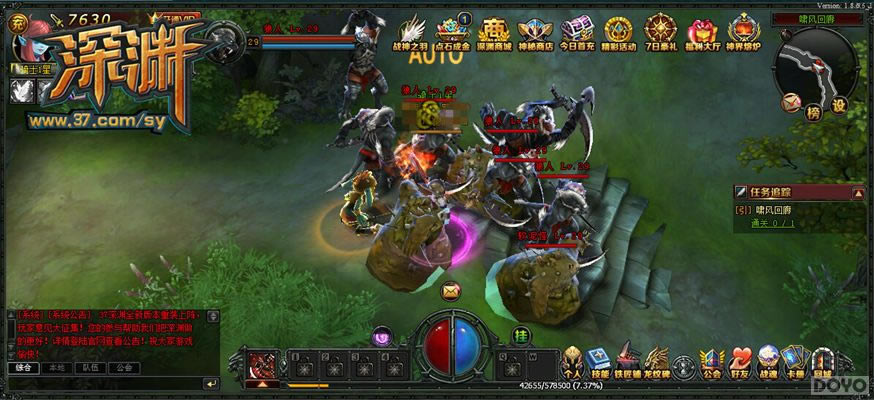874x400 pixels.
Task: Open the 福利大厅 red gift box
Action: click(x=702, y=30)
